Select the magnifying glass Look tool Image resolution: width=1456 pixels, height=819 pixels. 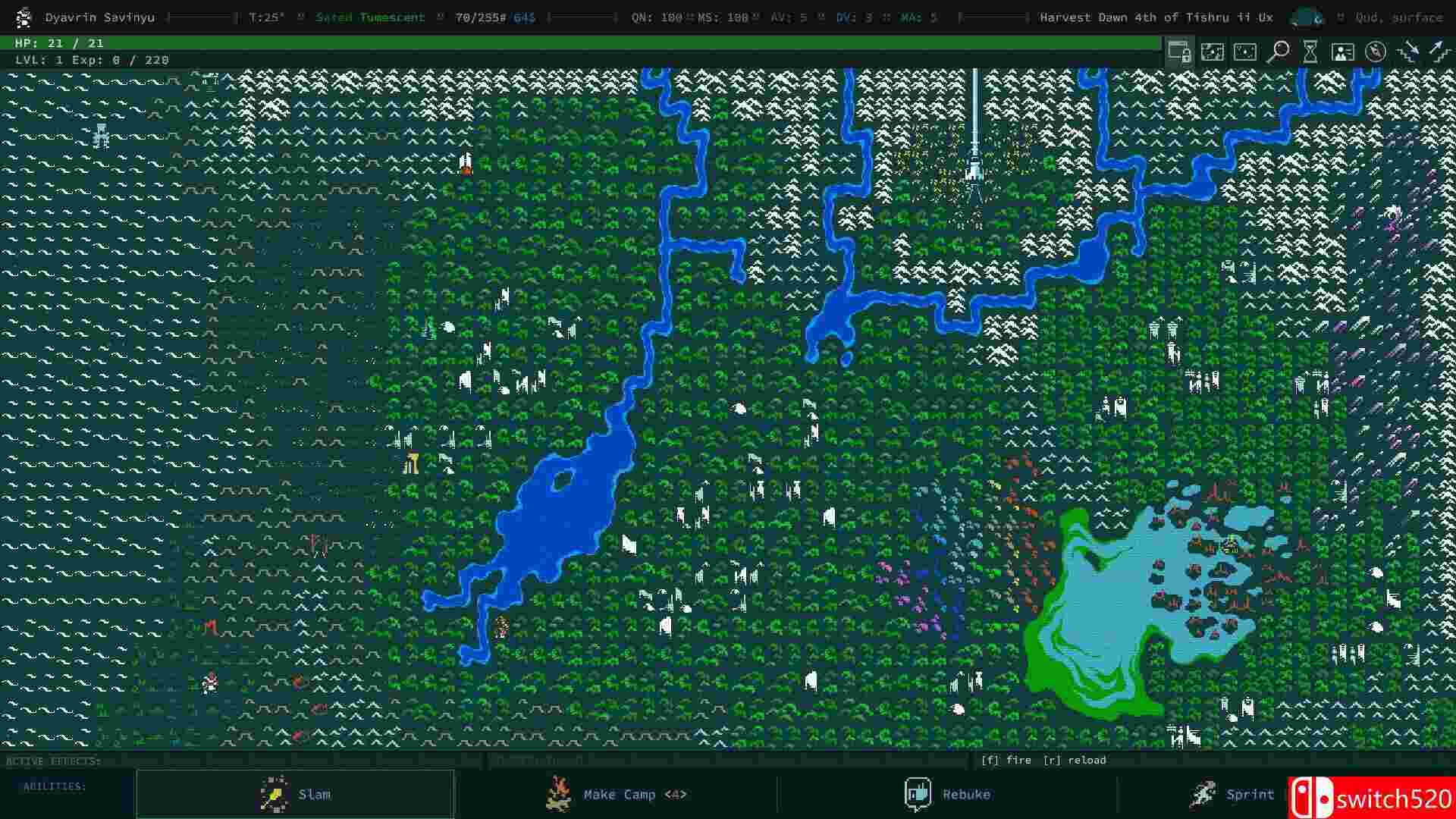pos(1279,52)
